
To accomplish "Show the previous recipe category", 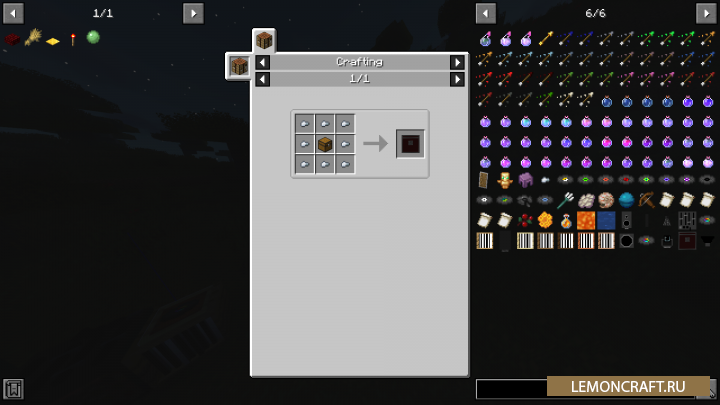I will coord(262,62).
